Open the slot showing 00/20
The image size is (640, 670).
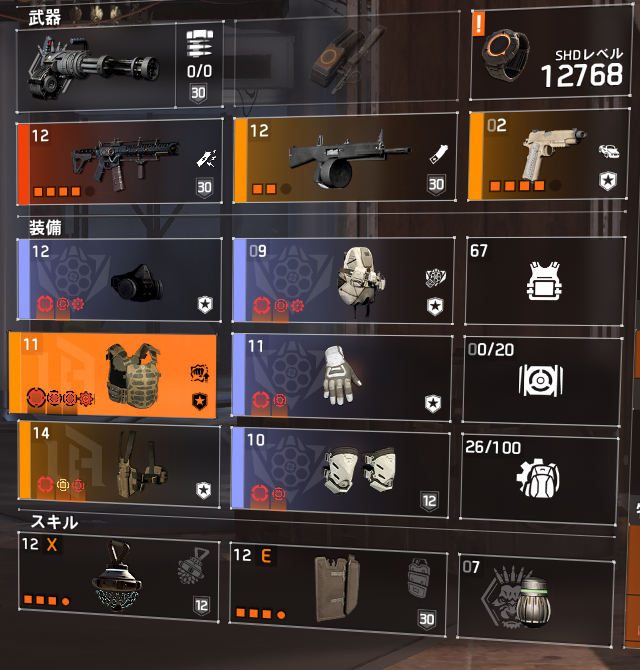click(541, 375)
